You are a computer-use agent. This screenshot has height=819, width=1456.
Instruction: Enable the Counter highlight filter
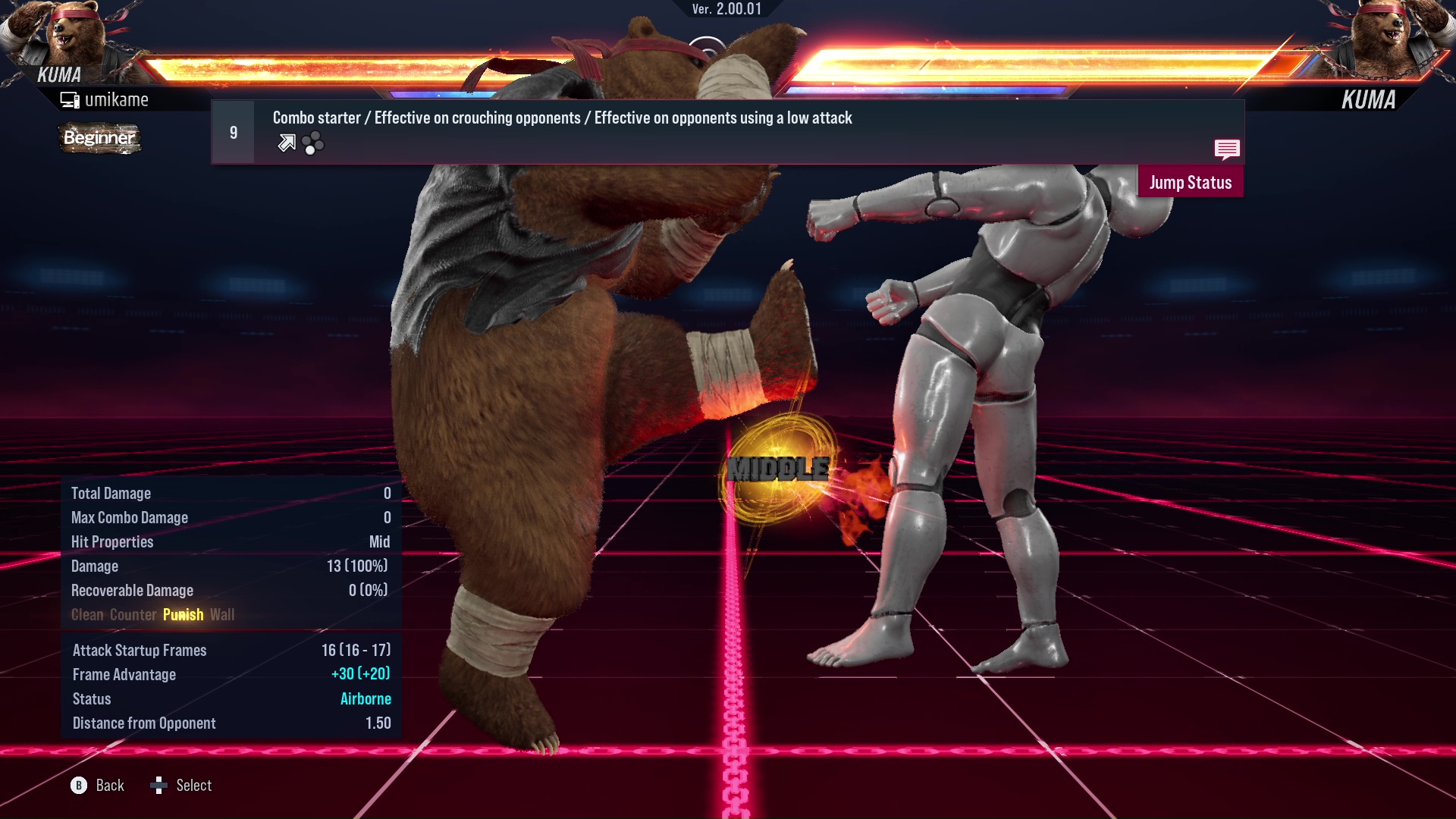pos(133,615)
